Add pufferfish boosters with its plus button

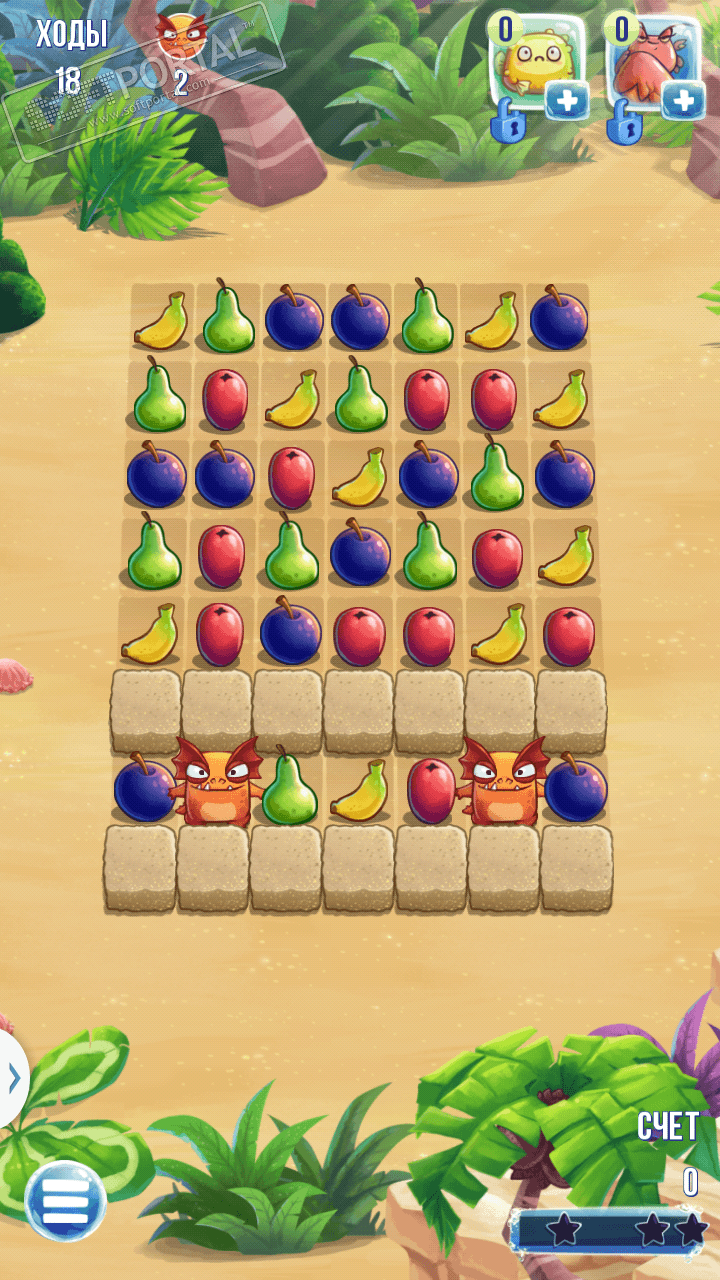tap(567, 100)
